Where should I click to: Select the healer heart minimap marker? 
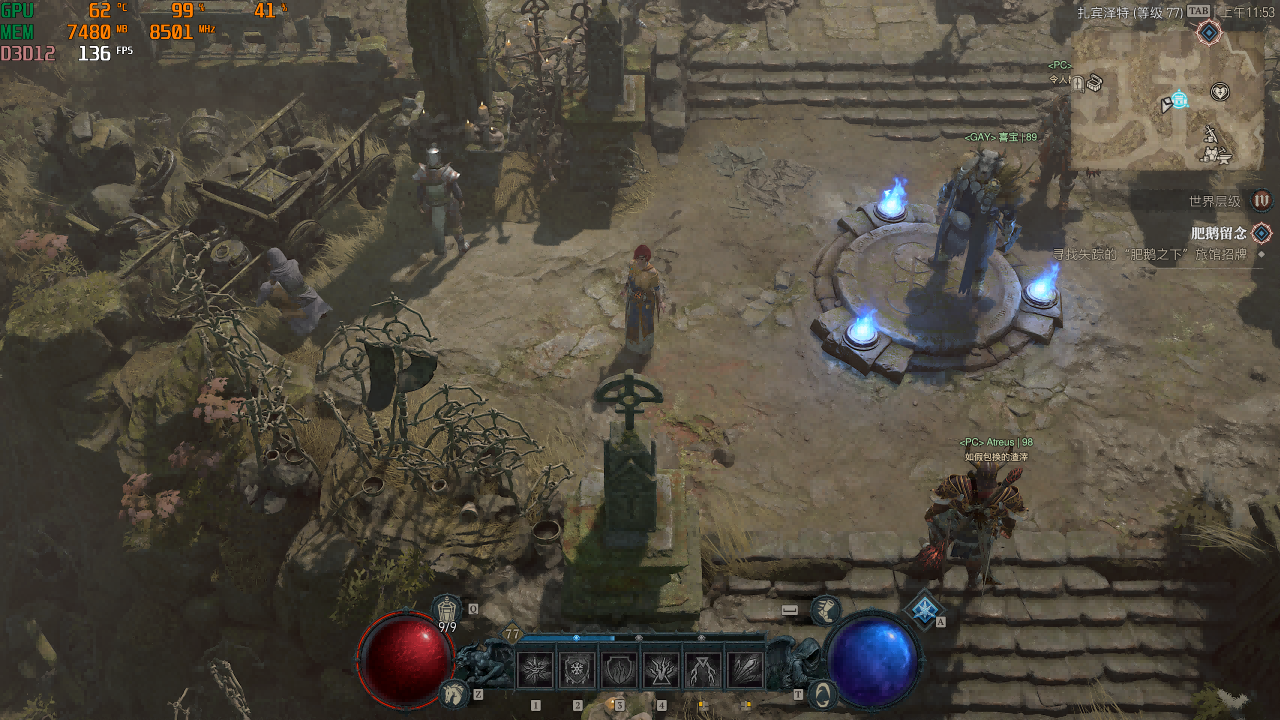(1220, 92)
